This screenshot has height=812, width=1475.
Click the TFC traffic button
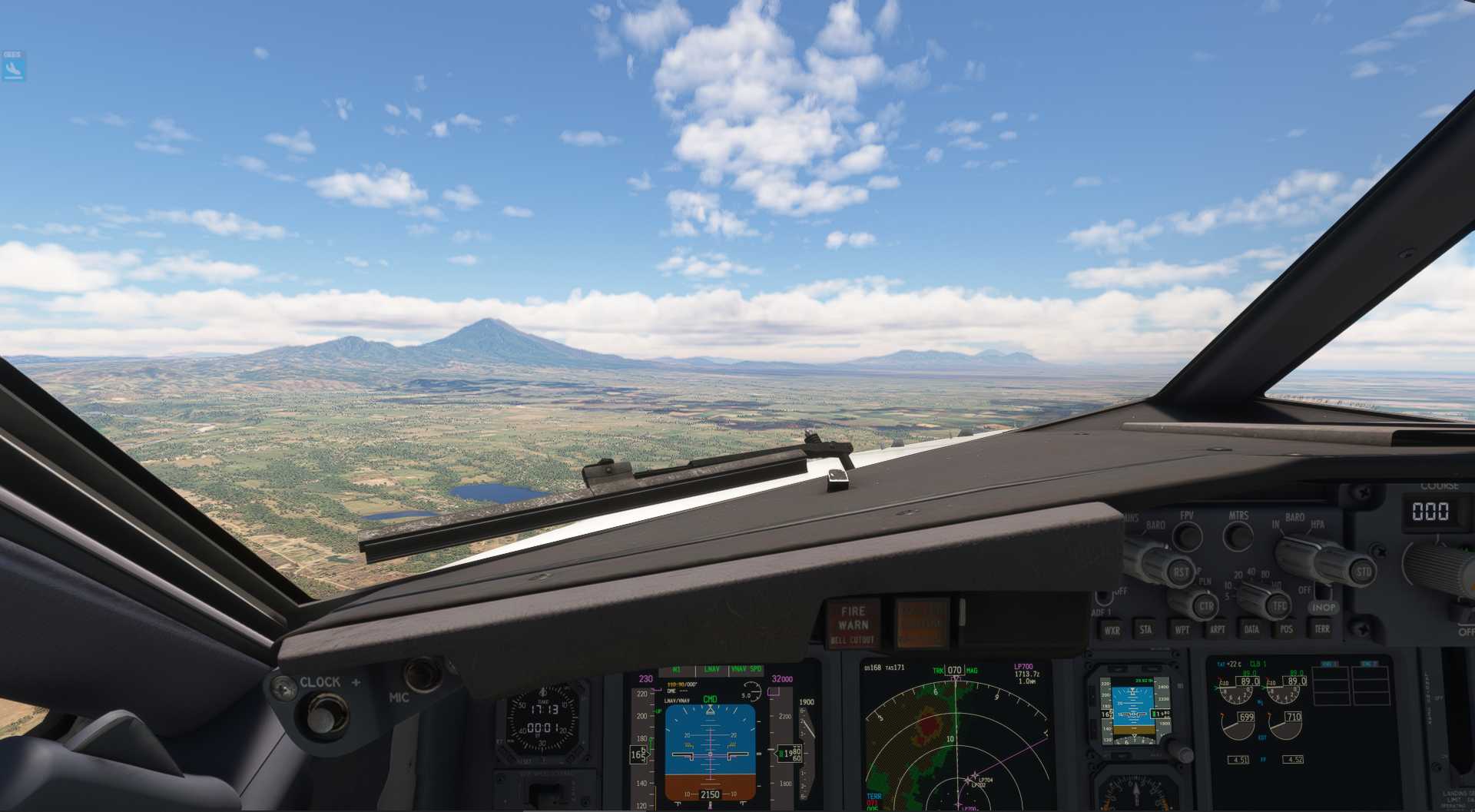[x=1279, y=606]
